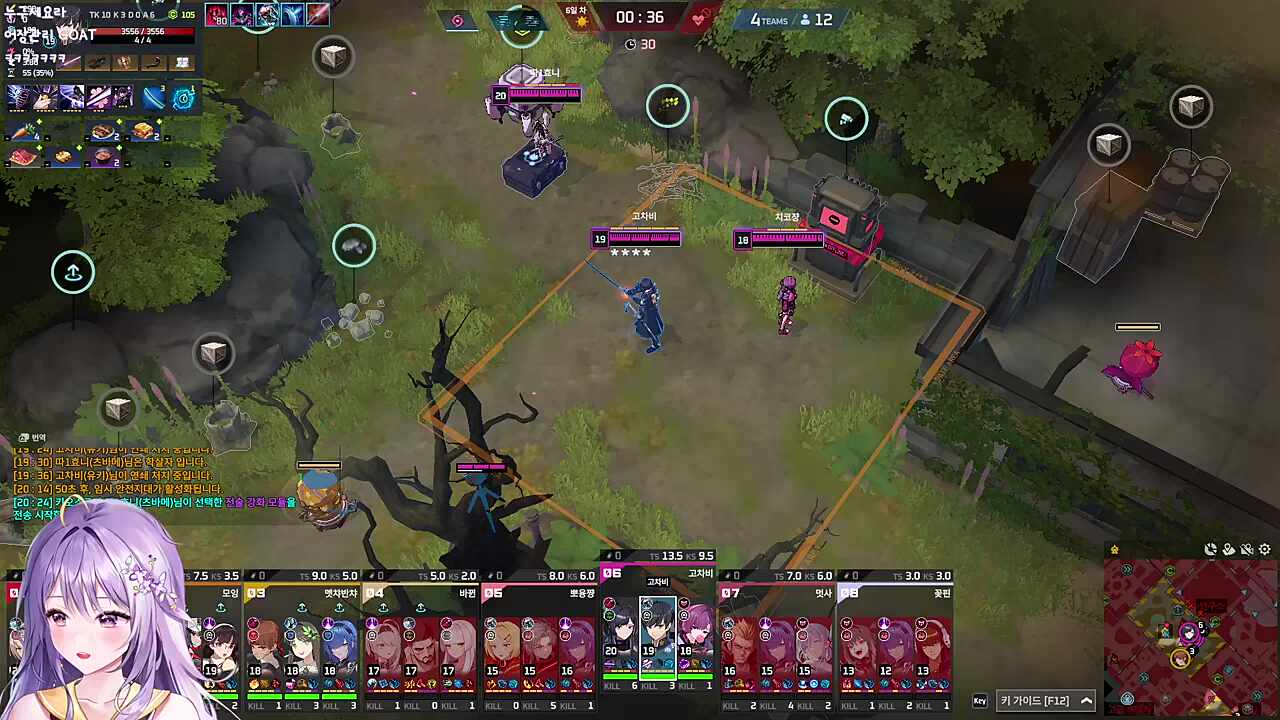Open the glowing energy skill icon with count 1
1280x720 pixels.
181,97
